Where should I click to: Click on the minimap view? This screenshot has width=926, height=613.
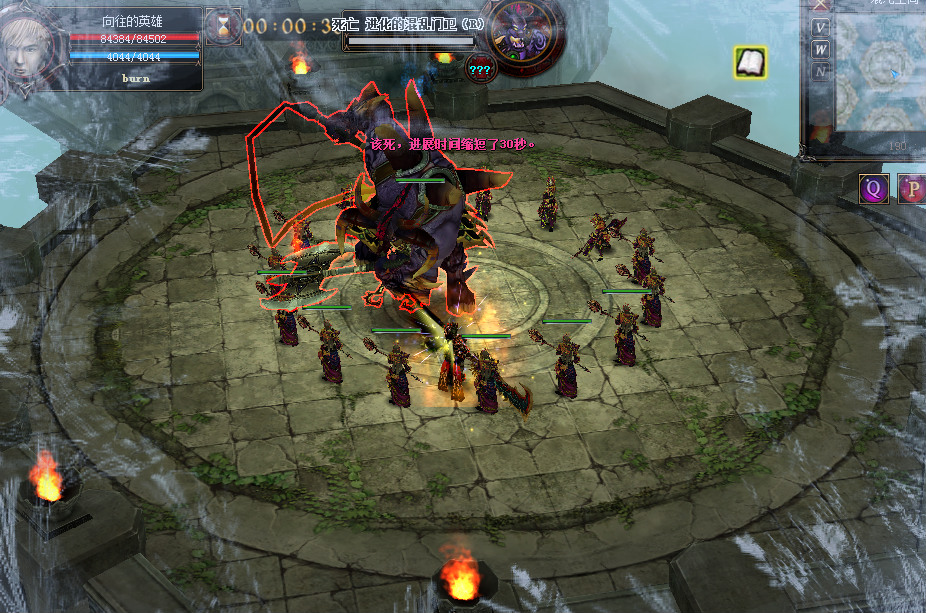click(x=880, y=75)
